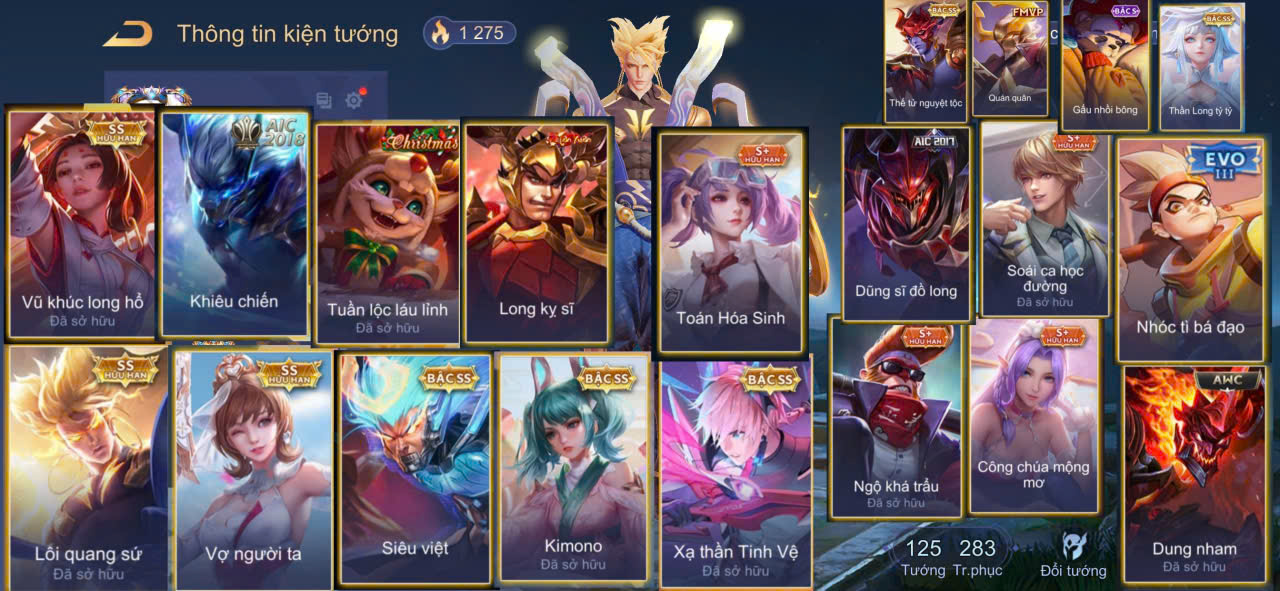
Task: Go back using the return arrow
Action: point(128,34)
